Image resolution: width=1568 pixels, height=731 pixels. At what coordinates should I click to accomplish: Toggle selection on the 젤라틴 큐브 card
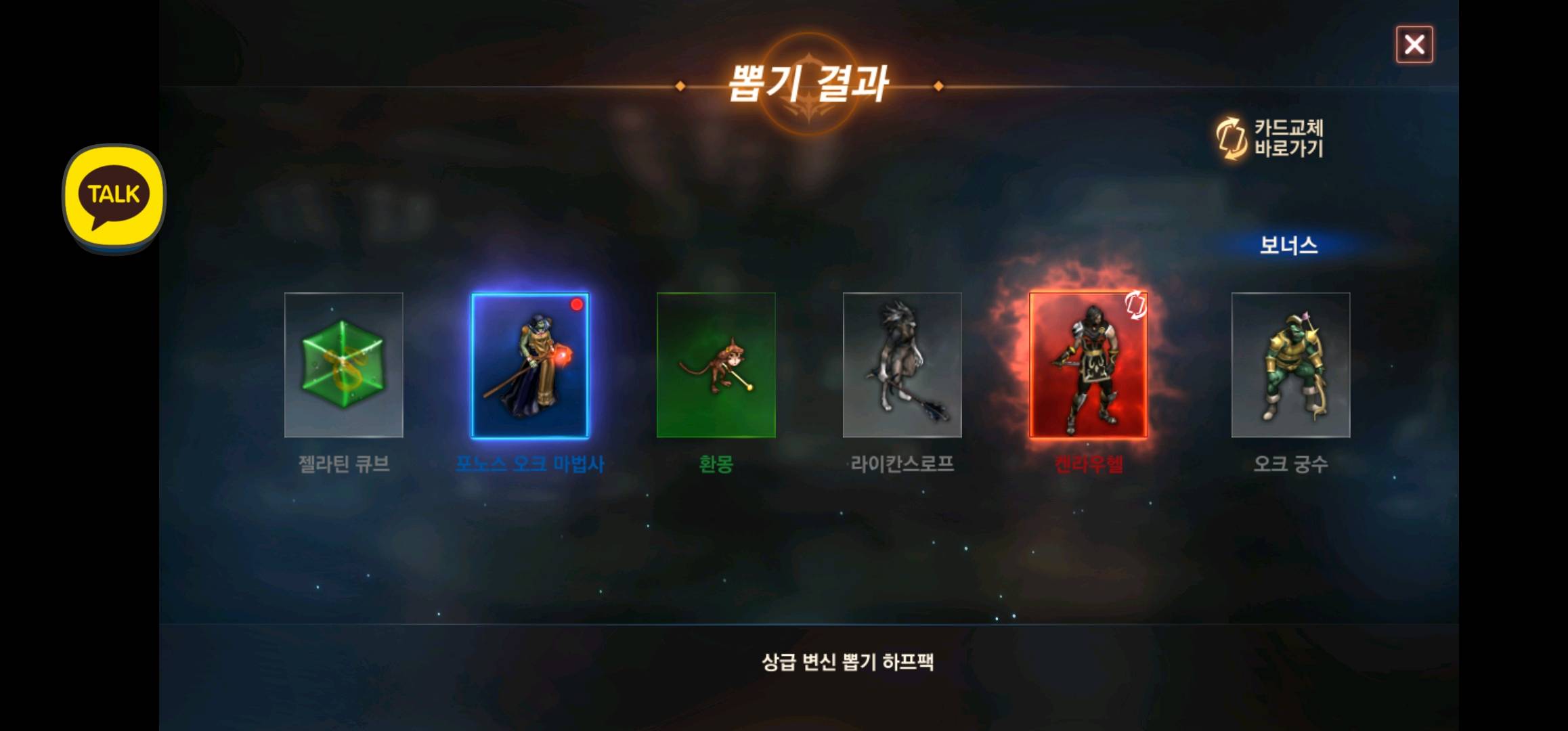point(344,365)
